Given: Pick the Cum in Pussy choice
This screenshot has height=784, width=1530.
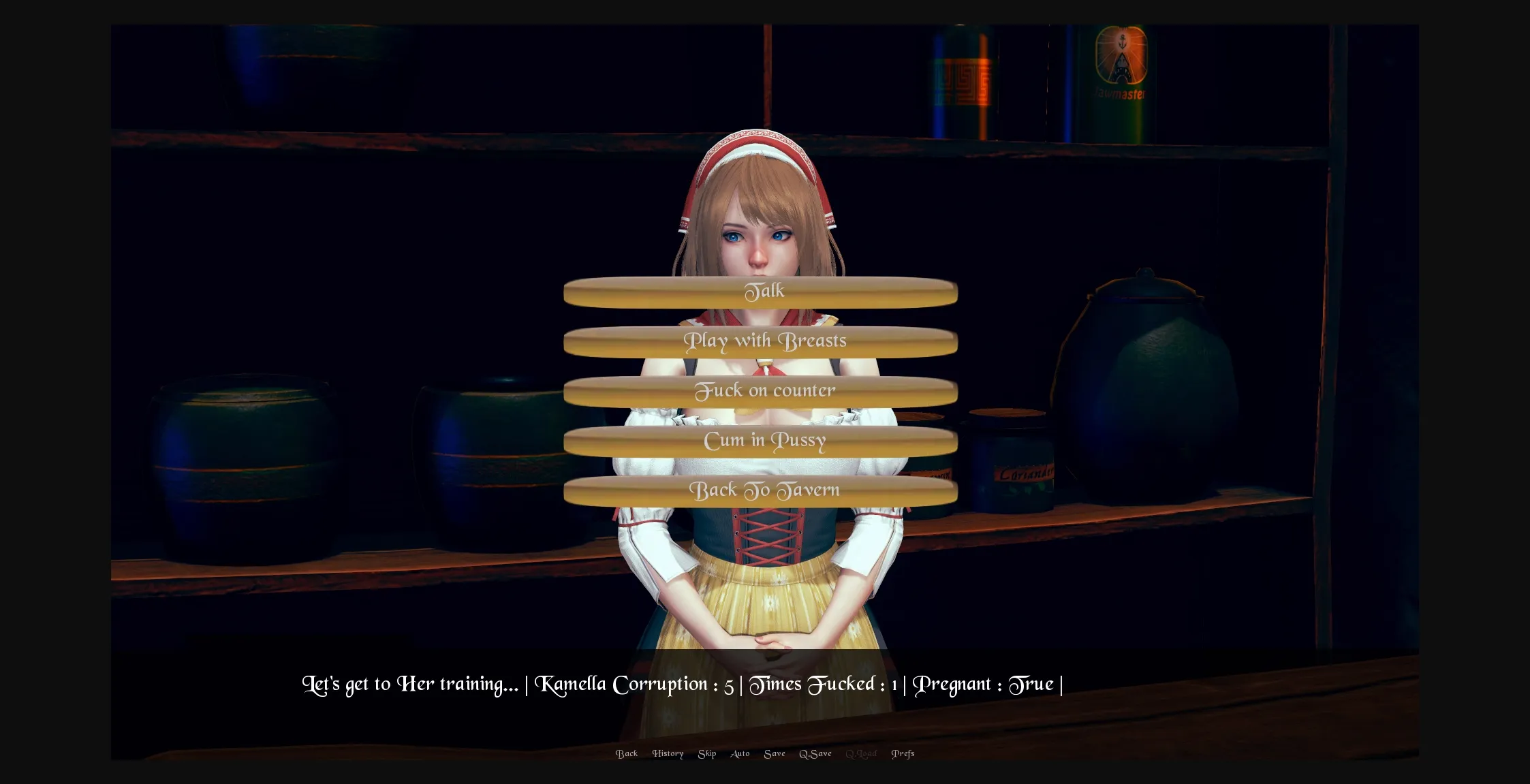Looking at the screenshot, I should 764,440.
